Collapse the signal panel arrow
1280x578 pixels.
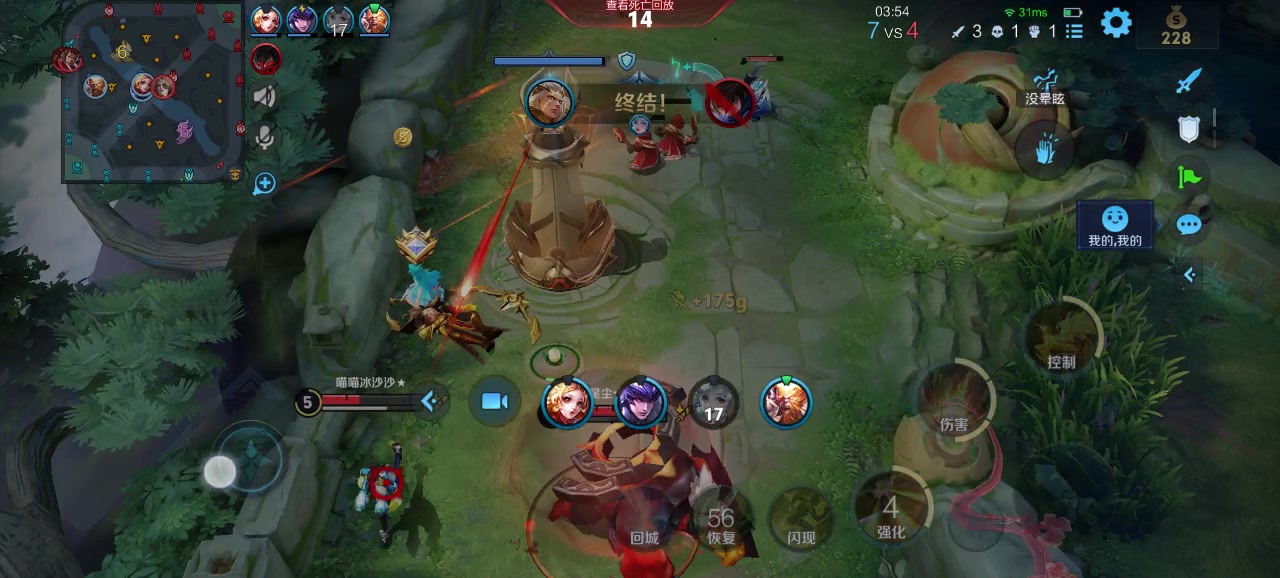[1189, 273]
